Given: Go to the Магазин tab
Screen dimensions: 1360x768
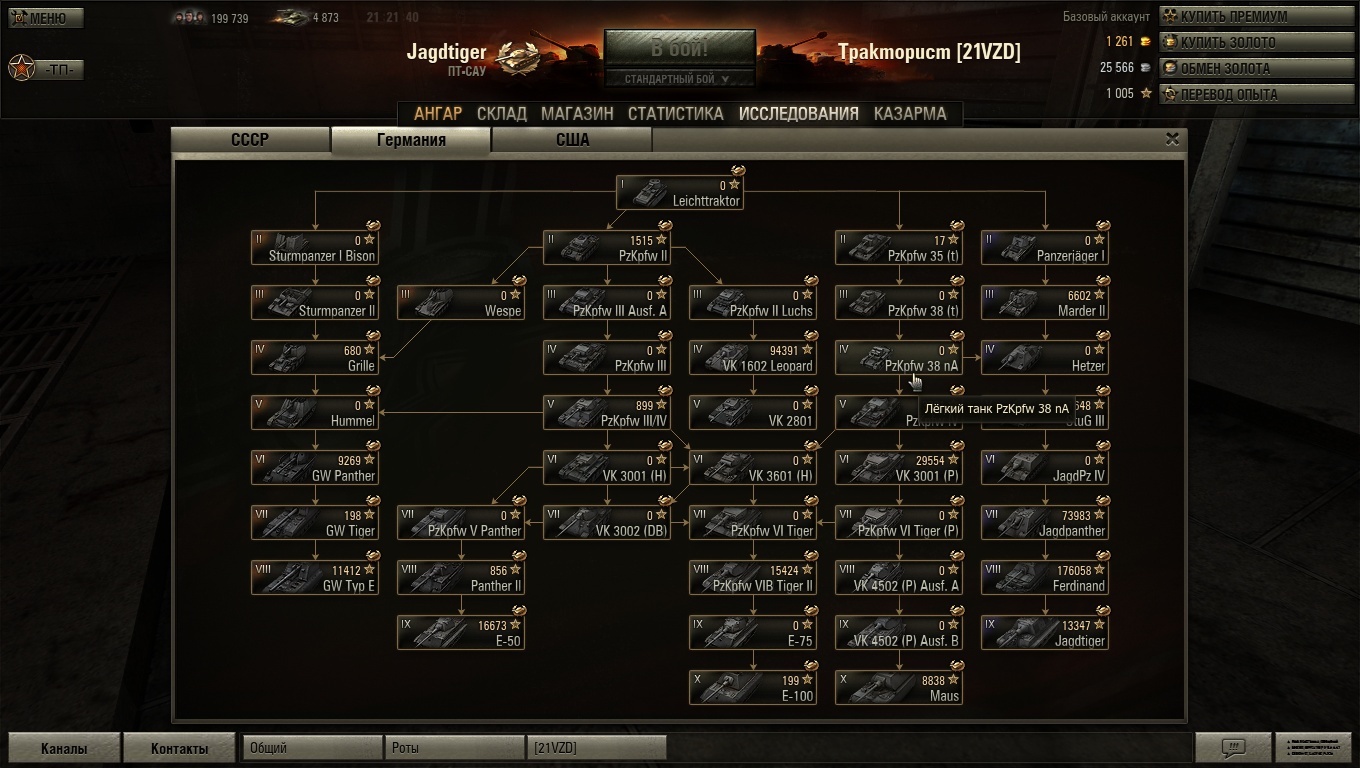Looking at the screenshot, I should tap(577, 114).
